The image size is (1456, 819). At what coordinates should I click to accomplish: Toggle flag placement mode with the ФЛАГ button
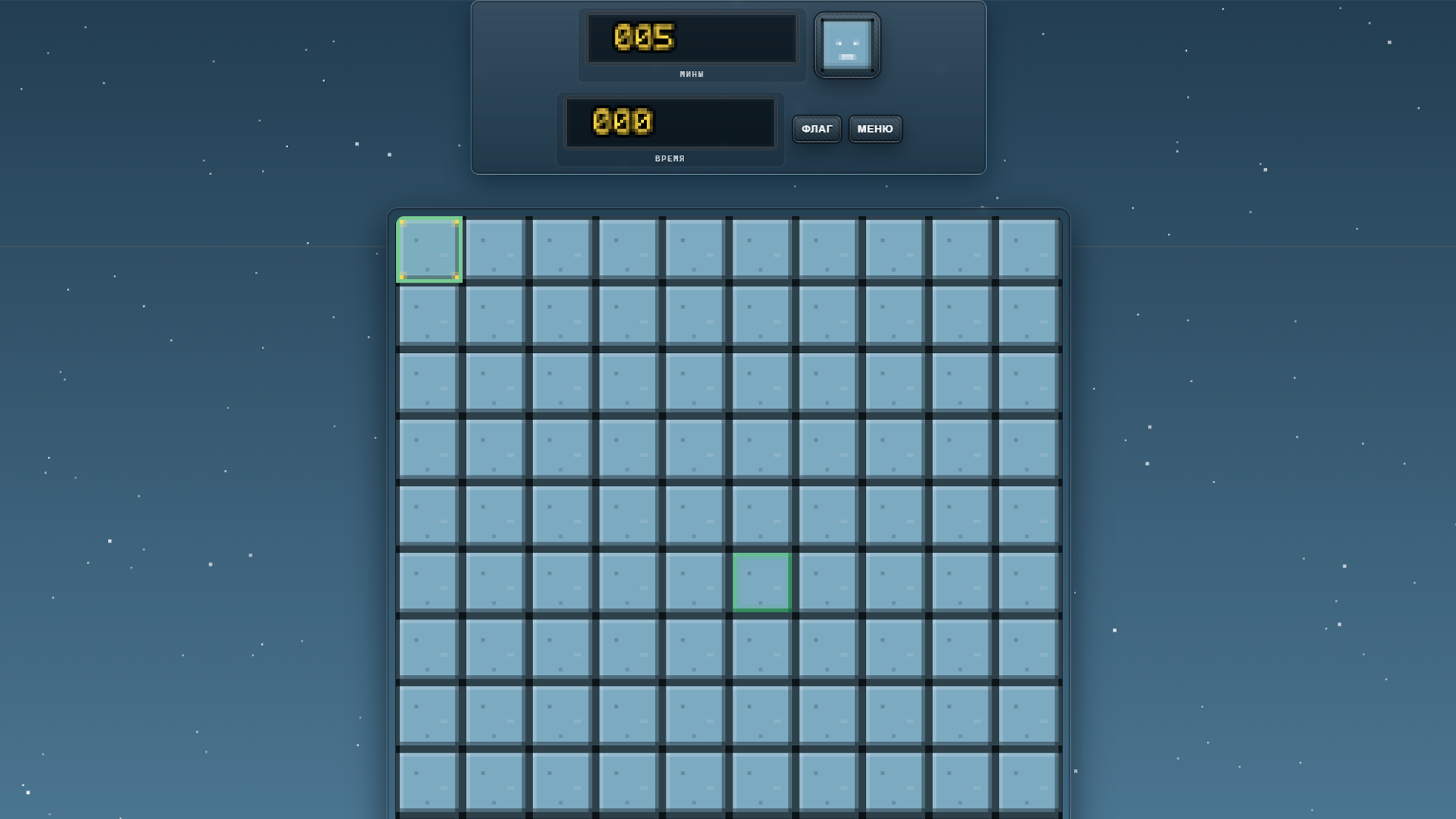point(817,129)
